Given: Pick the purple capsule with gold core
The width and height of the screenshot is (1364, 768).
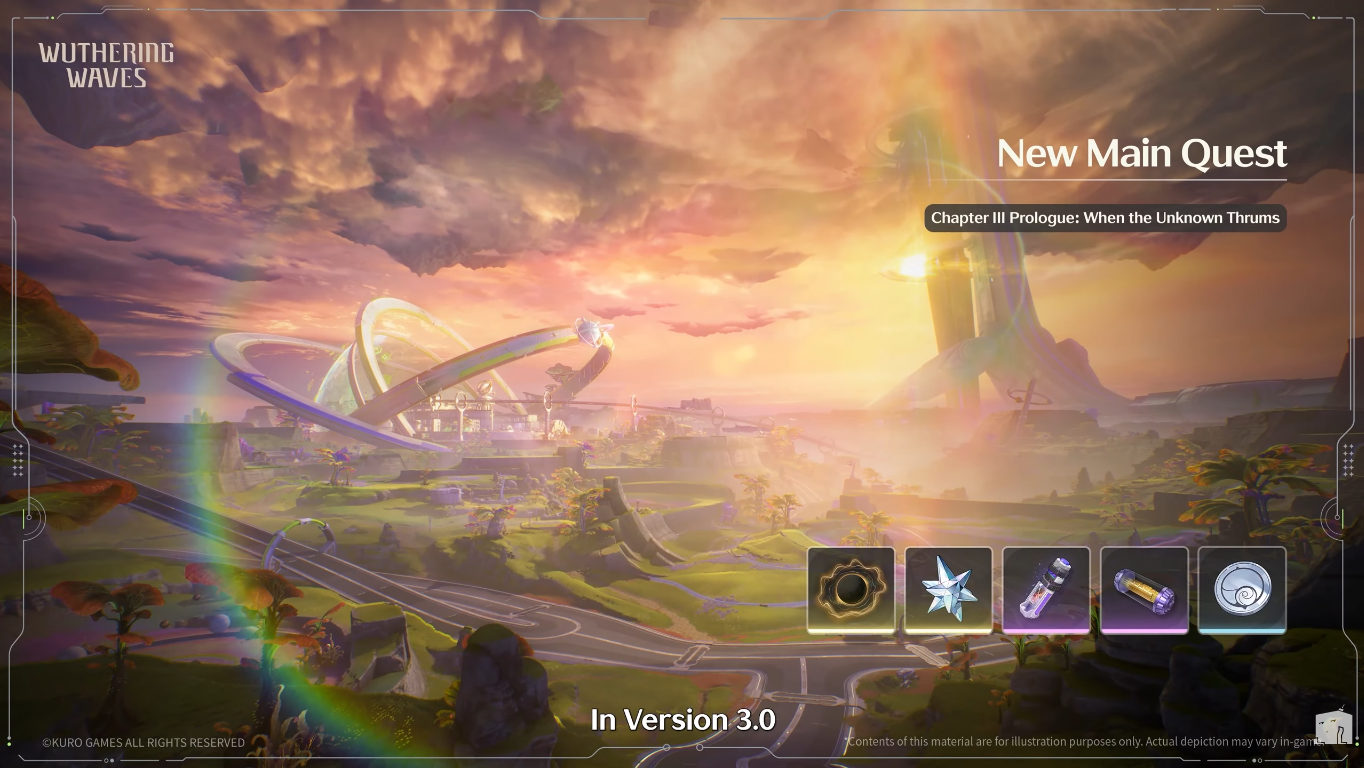Looking at the screenshot, I should pyautogui.click(x=1144, y=590).
